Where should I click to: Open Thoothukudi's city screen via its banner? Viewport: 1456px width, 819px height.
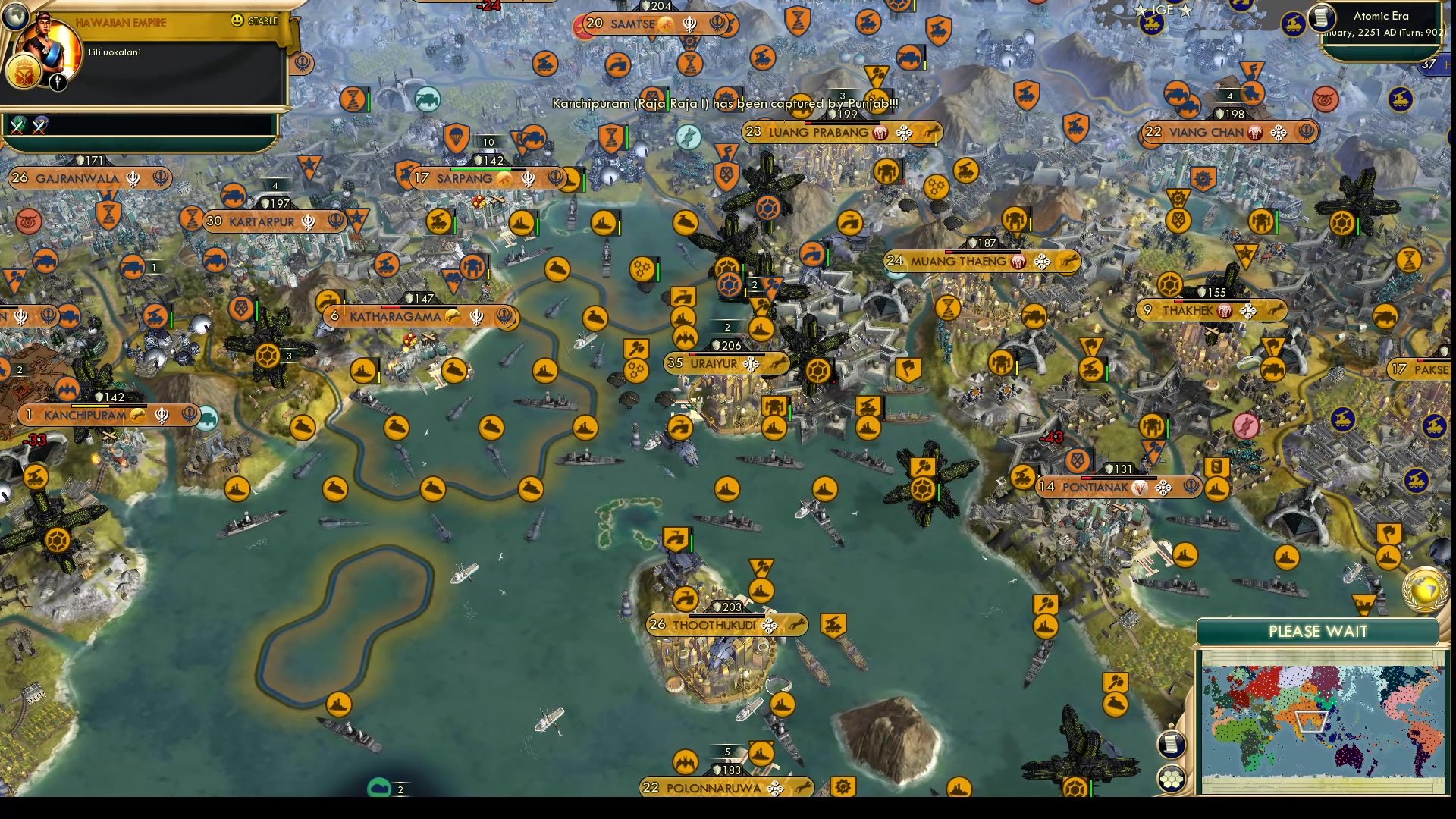click(x=715, y=626)
